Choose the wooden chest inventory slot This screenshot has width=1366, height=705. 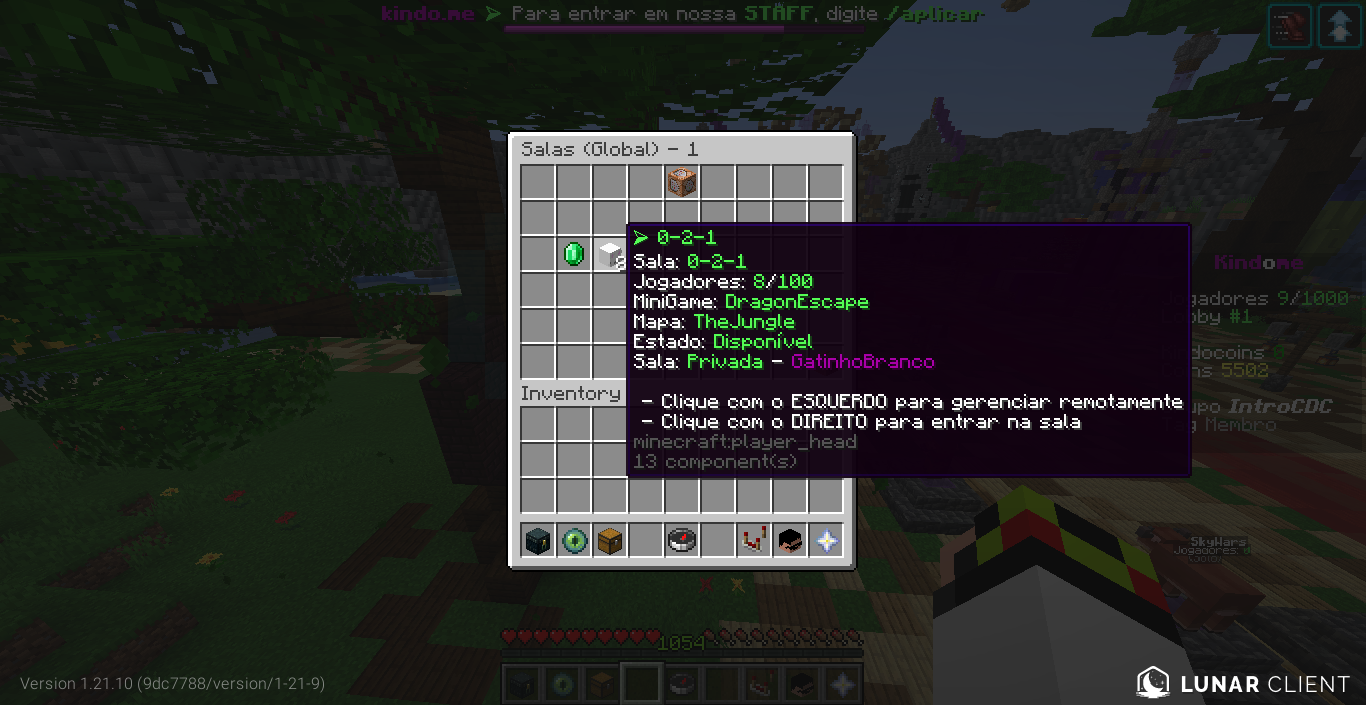[610, 541]
